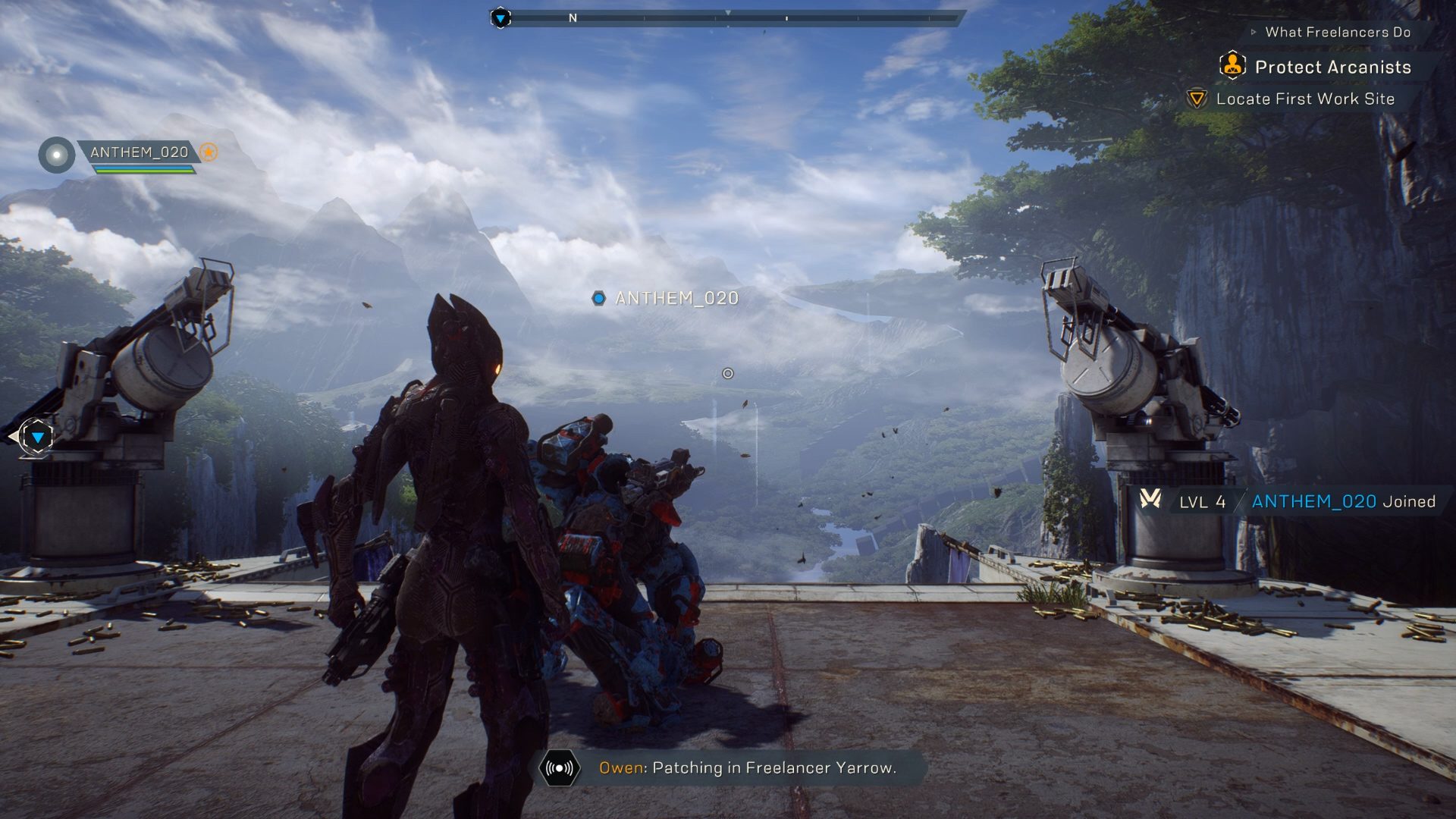
Task: Select the yellow diamond Locate First Work Site icon
Action: coord(1197,99)
